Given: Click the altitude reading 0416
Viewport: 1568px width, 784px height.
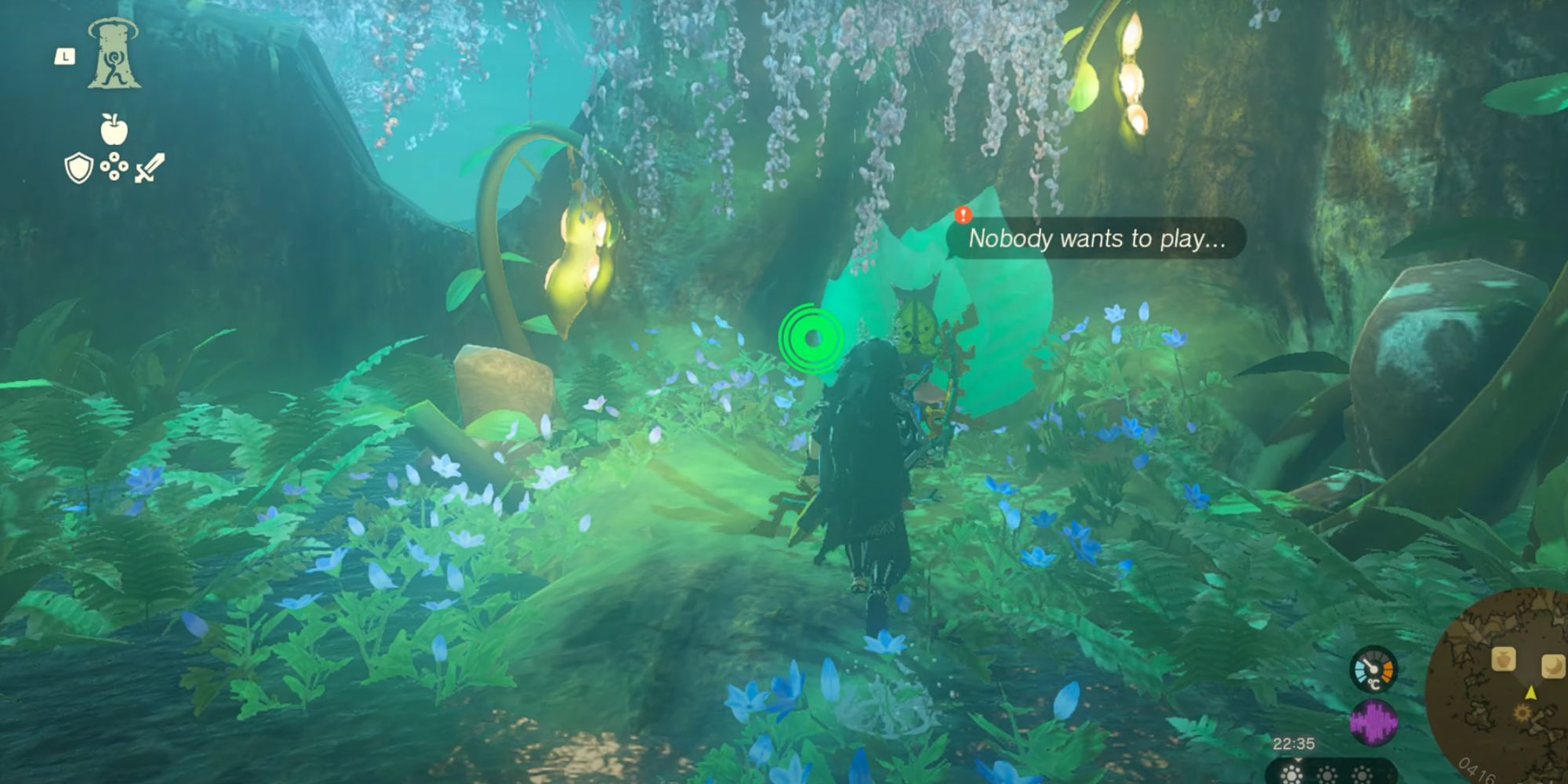Looking at the screenshot, I should click(x=1478, y=770).
